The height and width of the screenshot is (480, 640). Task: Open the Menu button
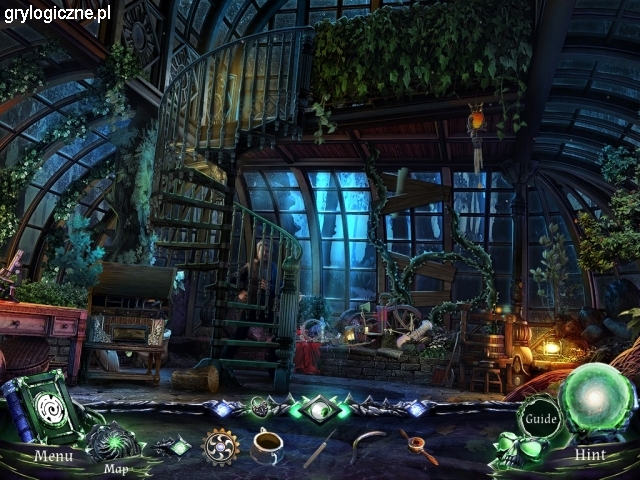tap(52, 455)
